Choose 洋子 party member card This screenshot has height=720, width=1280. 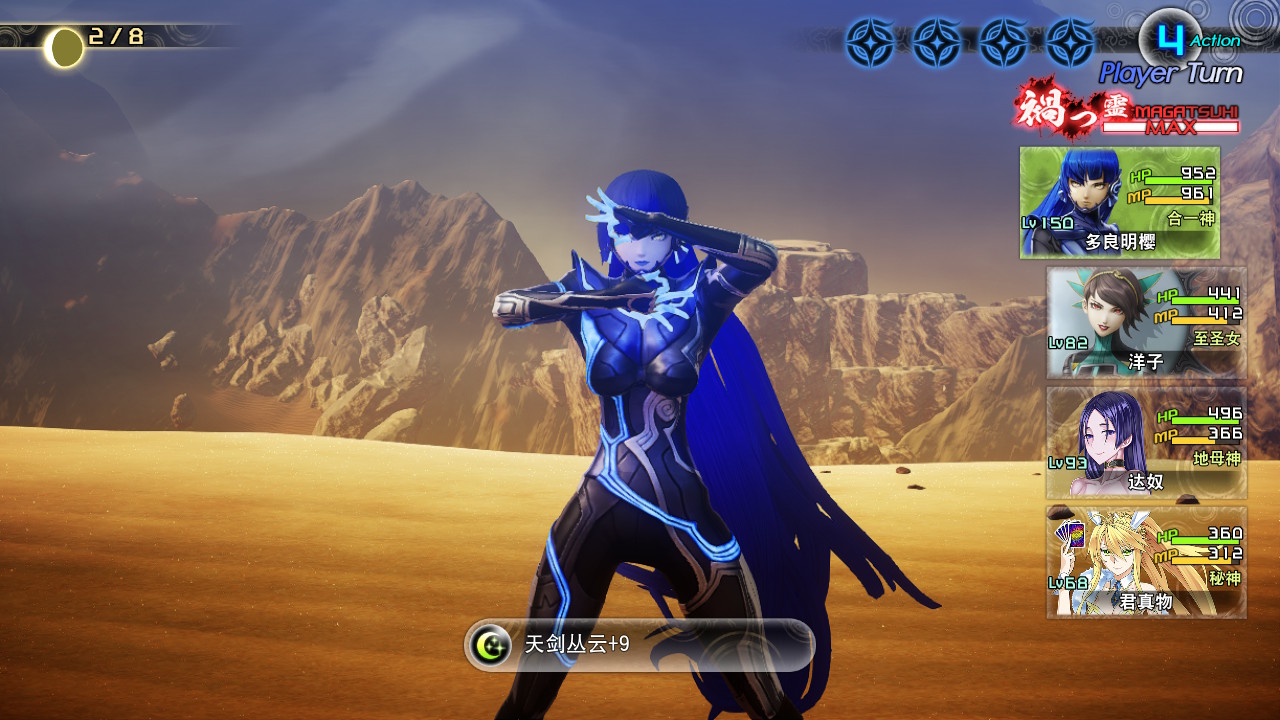[x=1146, y=322]
